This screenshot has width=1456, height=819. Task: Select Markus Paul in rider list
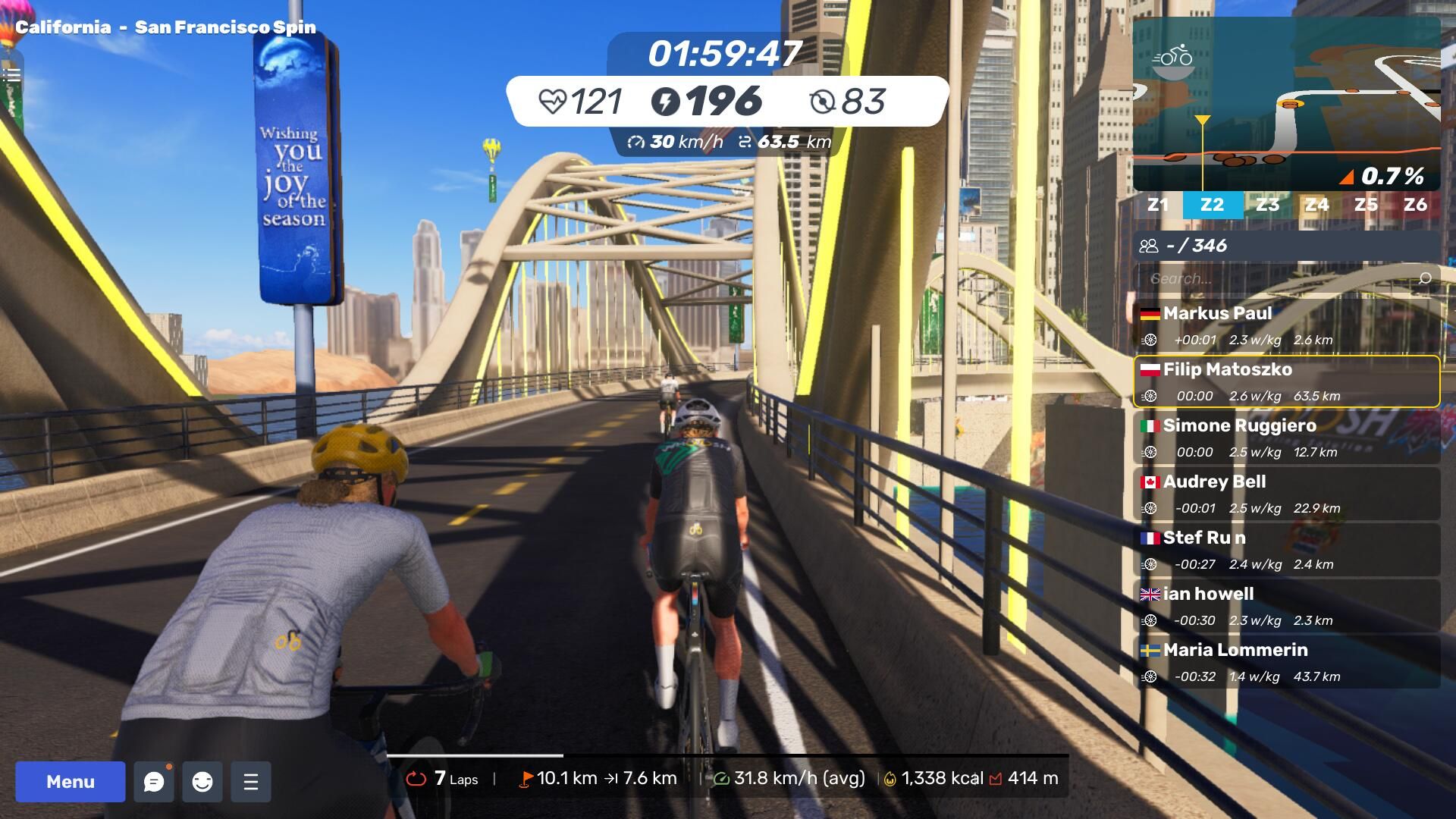[1286, 325]
